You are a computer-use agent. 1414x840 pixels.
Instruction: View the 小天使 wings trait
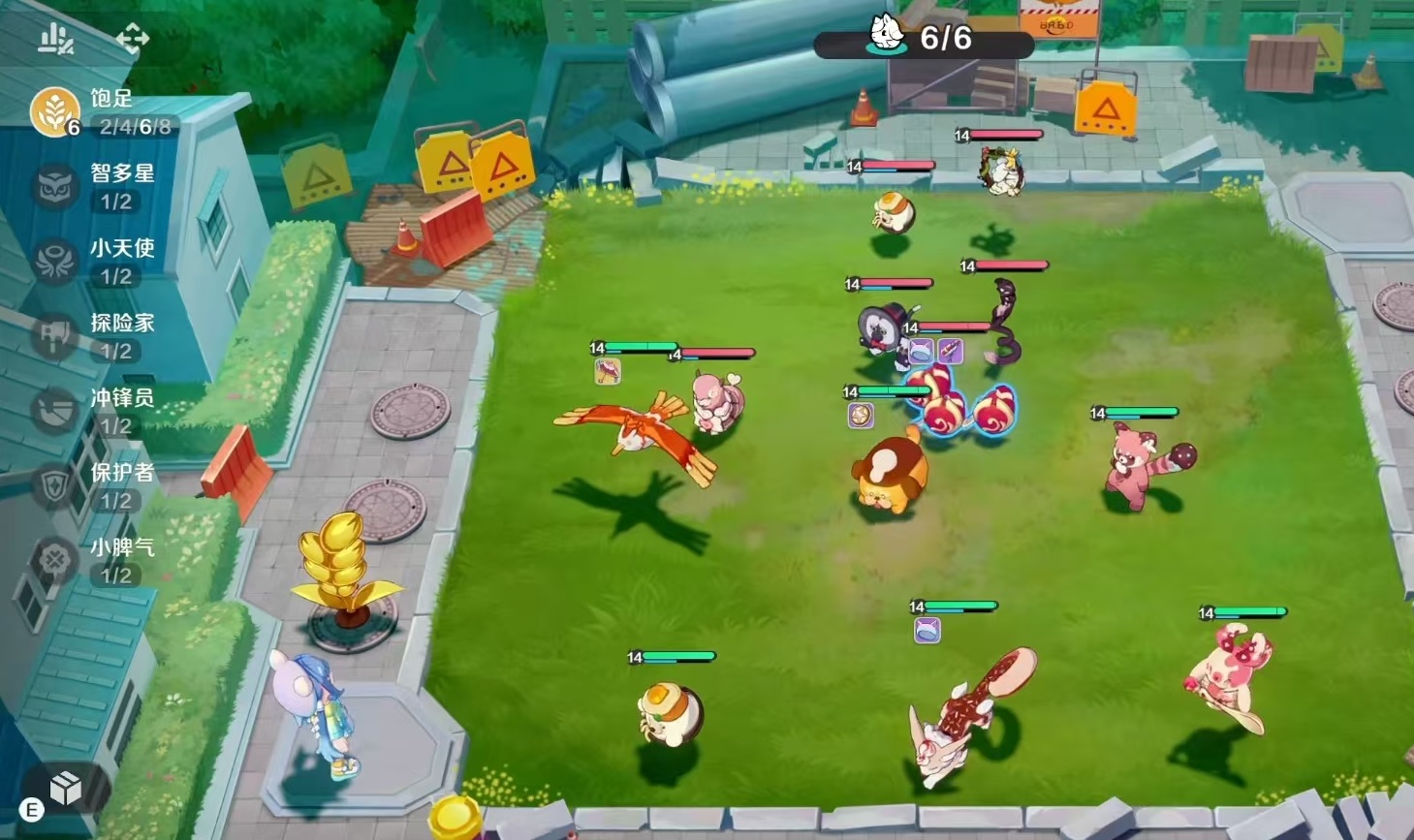tap(55, 262)
